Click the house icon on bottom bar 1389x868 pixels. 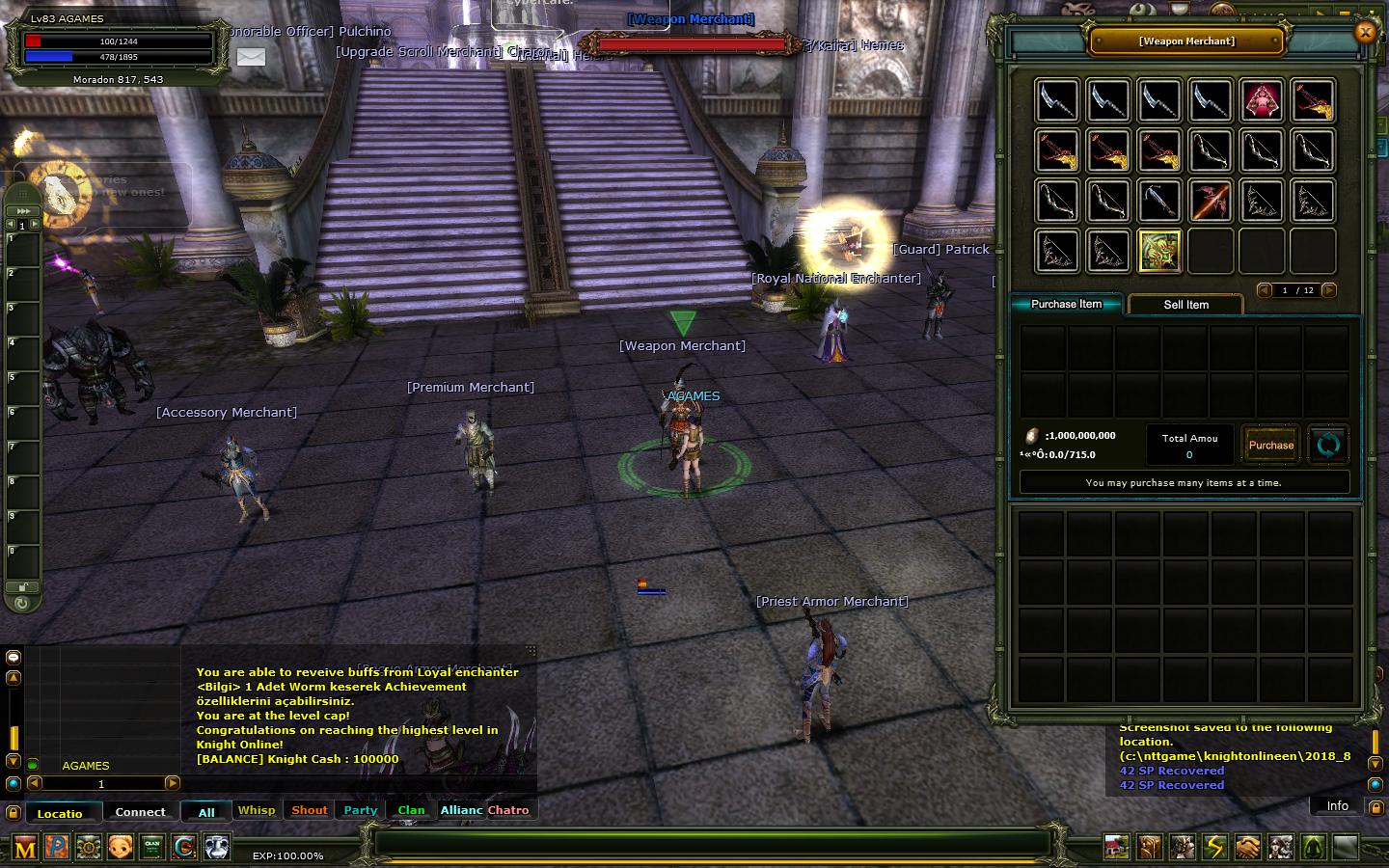(x=1117, y=847)
